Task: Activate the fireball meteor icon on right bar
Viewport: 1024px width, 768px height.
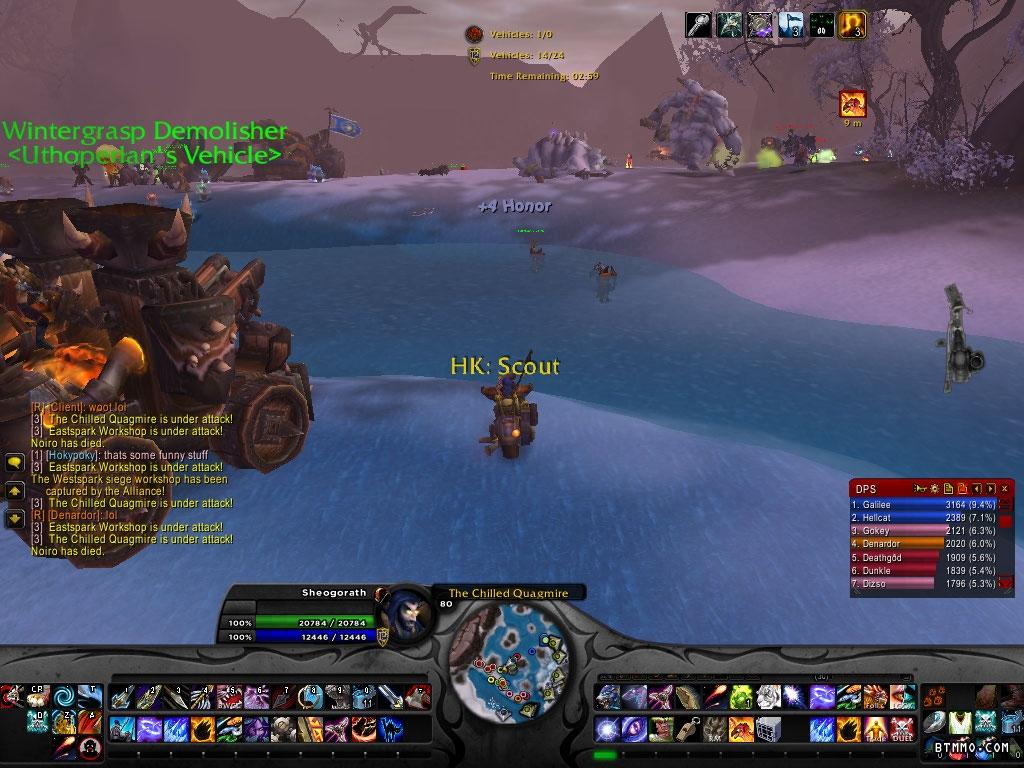Action: (x=714, y=697)
